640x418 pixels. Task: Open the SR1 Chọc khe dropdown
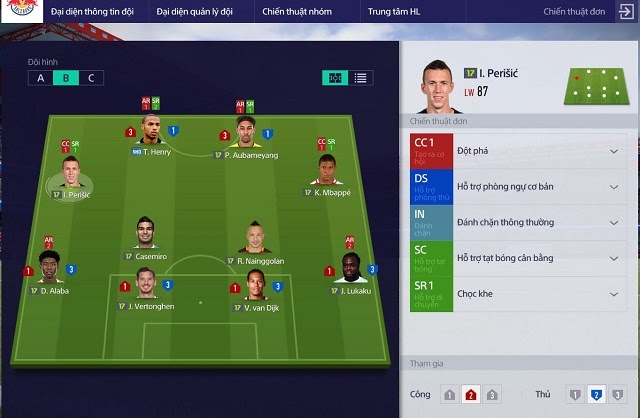613,293
